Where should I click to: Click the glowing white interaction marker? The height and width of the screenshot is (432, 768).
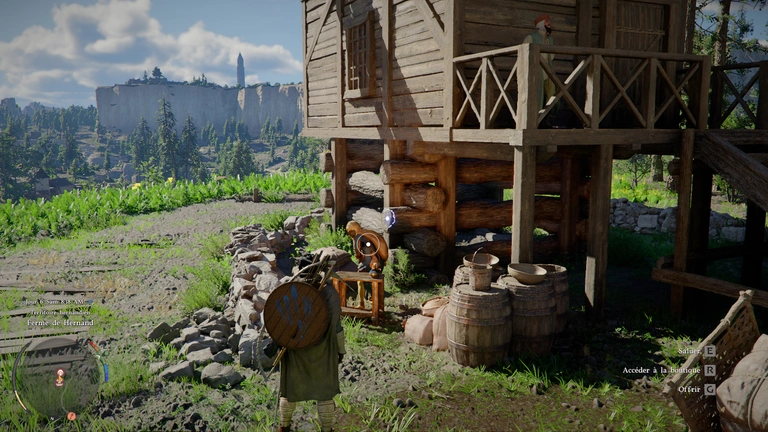click(x=389, y=217)
